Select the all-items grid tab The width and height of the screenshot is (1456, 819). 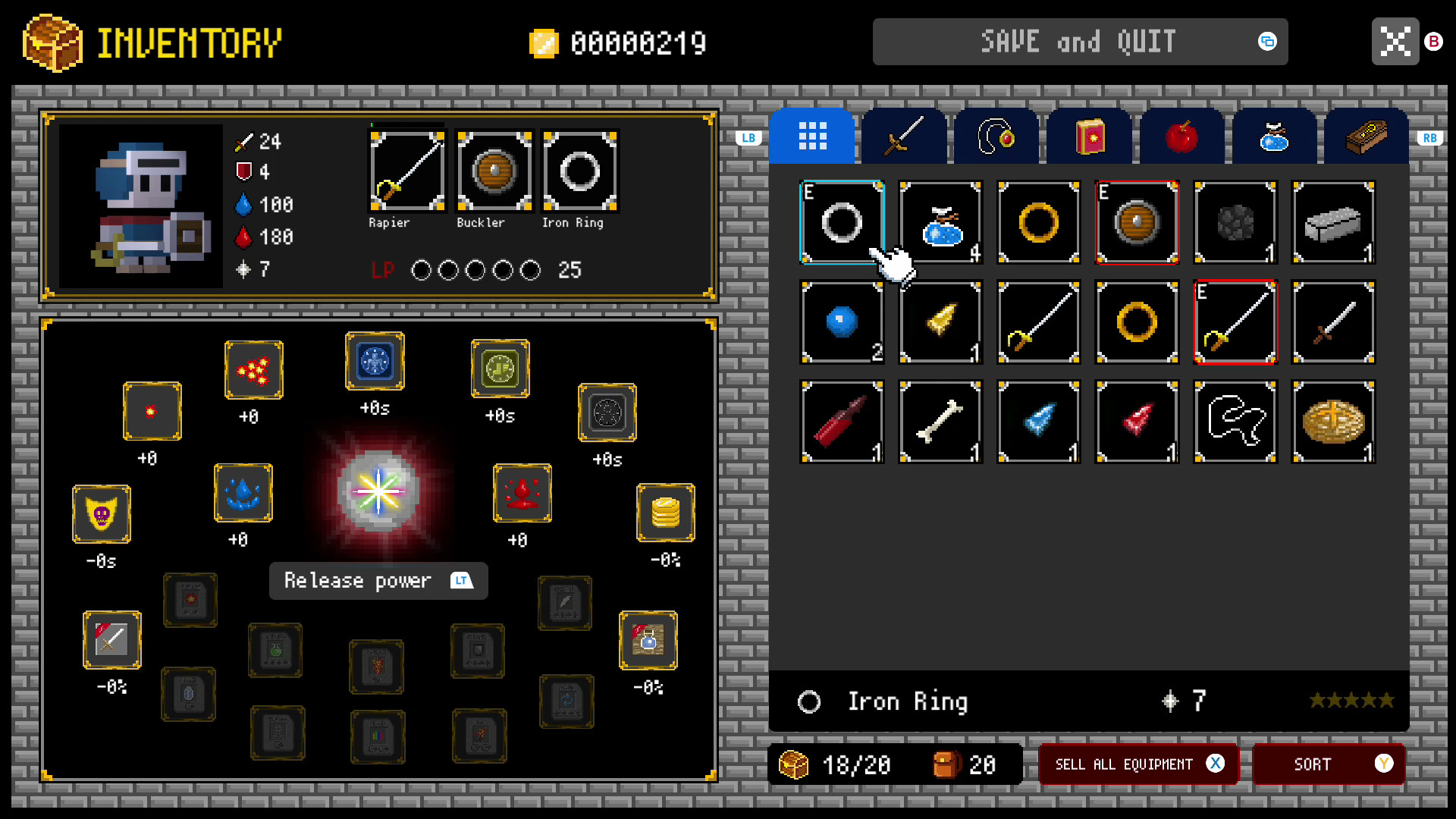pyautogui.click(x=812, y=136)
